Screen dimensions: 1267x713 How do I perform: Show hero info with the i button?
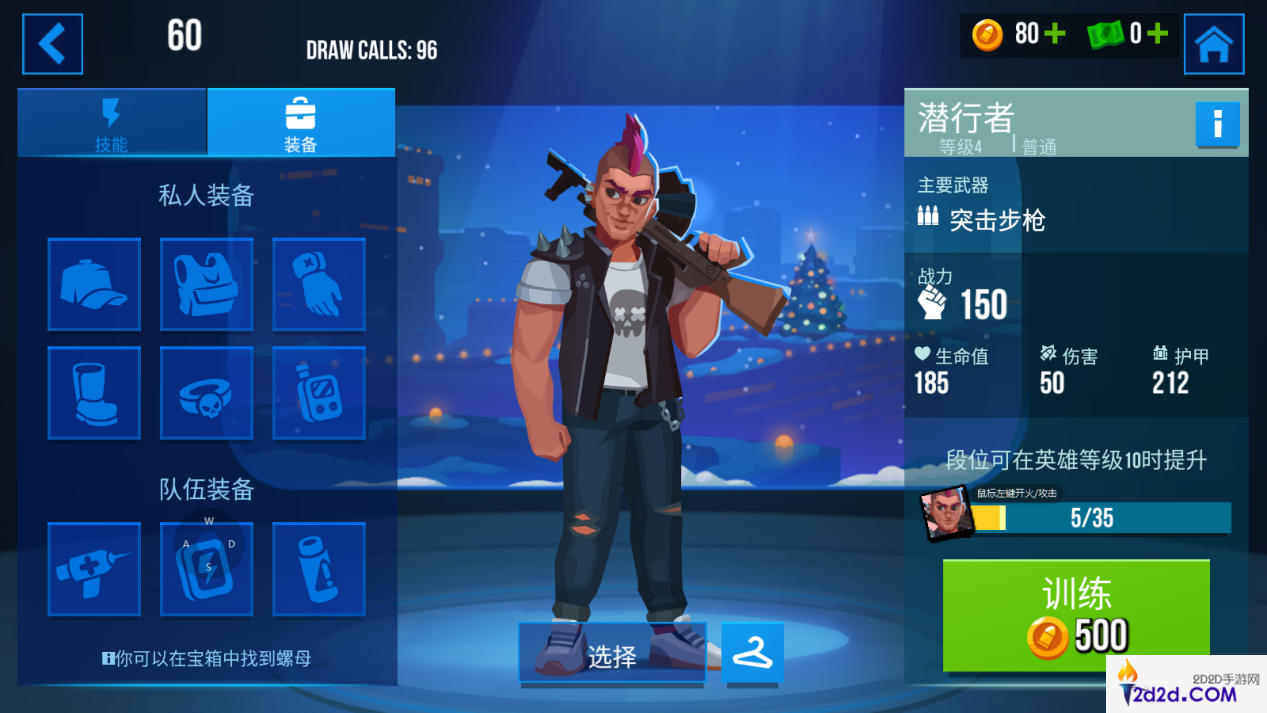1217,125
